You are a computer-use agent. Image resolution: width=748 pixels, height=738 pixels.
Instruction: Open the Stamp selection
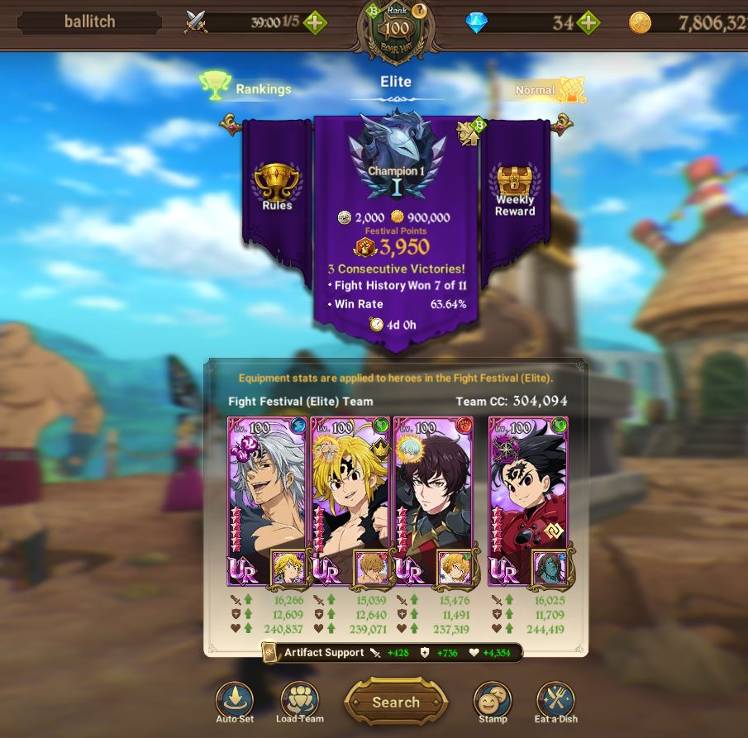[x=492, y=701]
